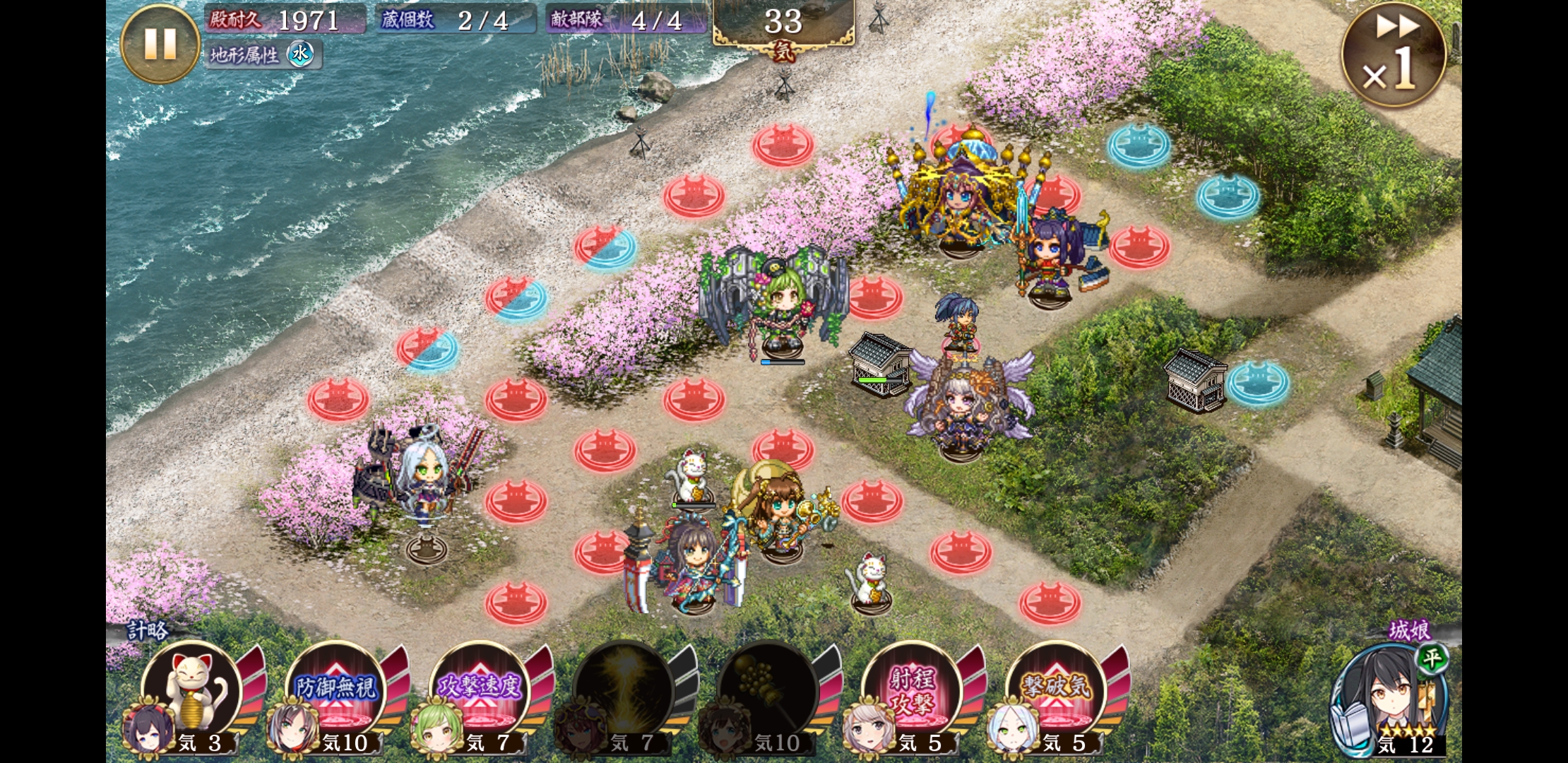This screenshot has width=1568, height=763.
Task: Pause the battle
Action: point(160,44)
